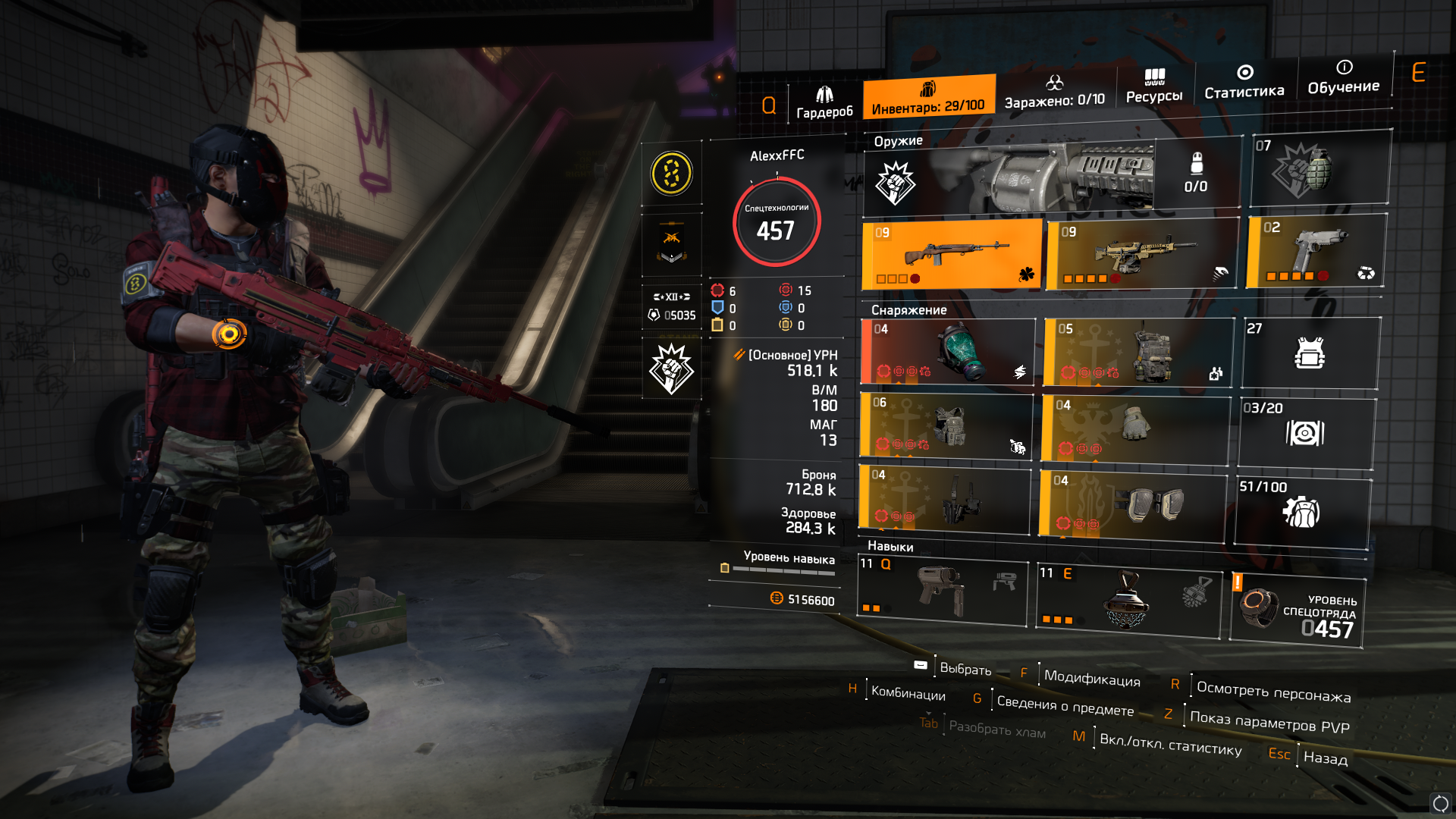Screen dimensions: 1456x819
Task: Switch to the Статистика tab
Action: [1244, 82]
